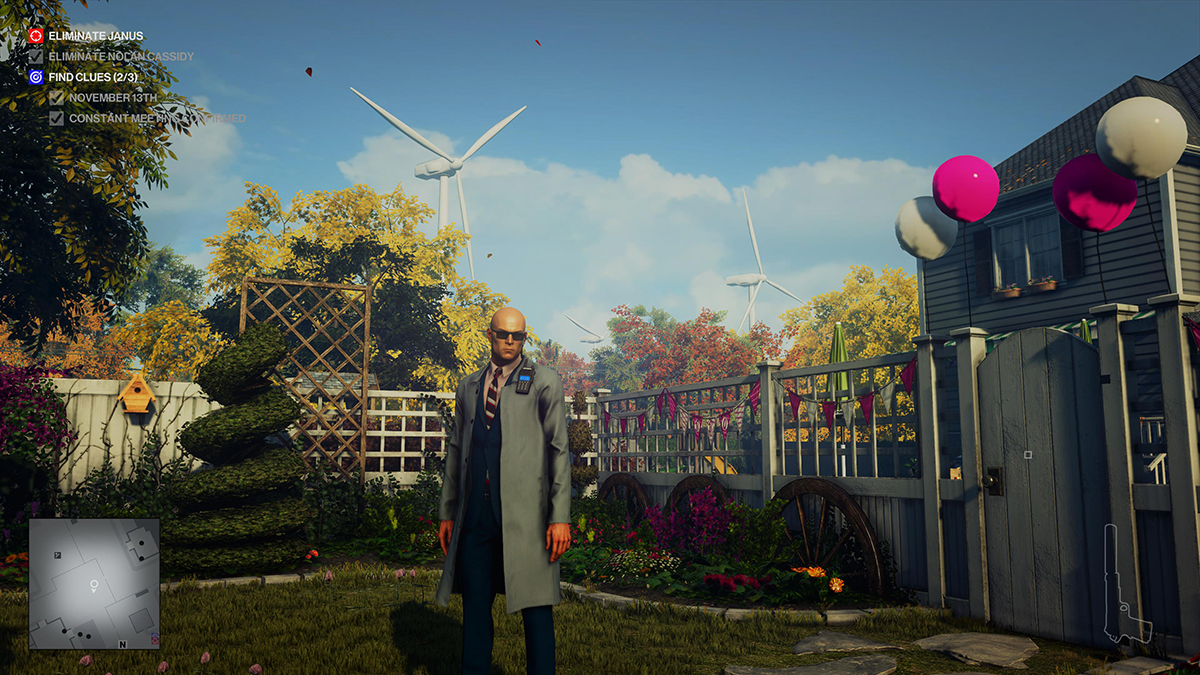
Task: Open the minimap
Action: 94,583
